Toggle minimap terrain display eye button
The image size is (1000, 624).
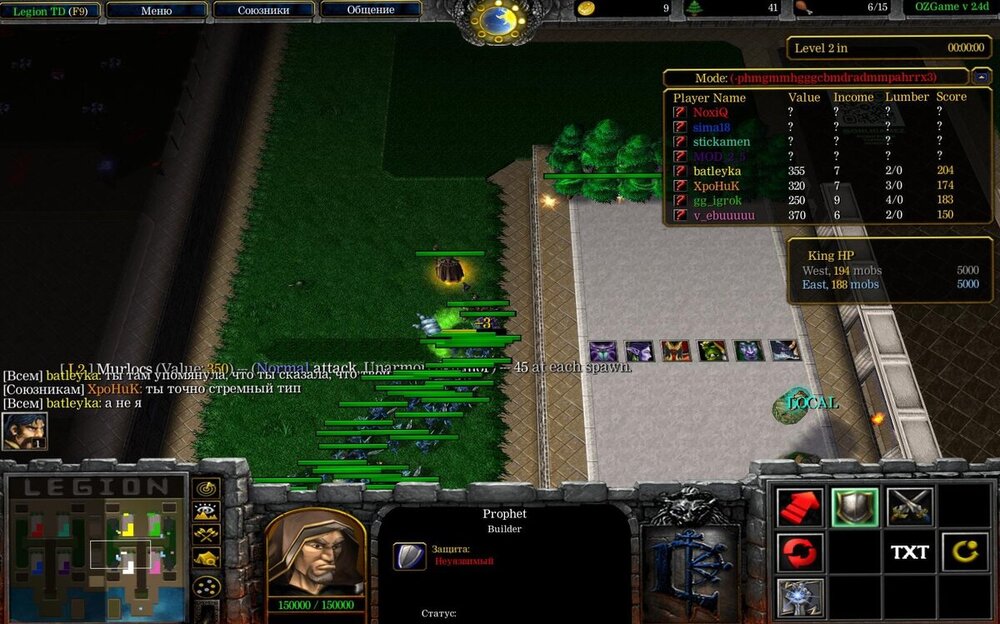point(207,511)
